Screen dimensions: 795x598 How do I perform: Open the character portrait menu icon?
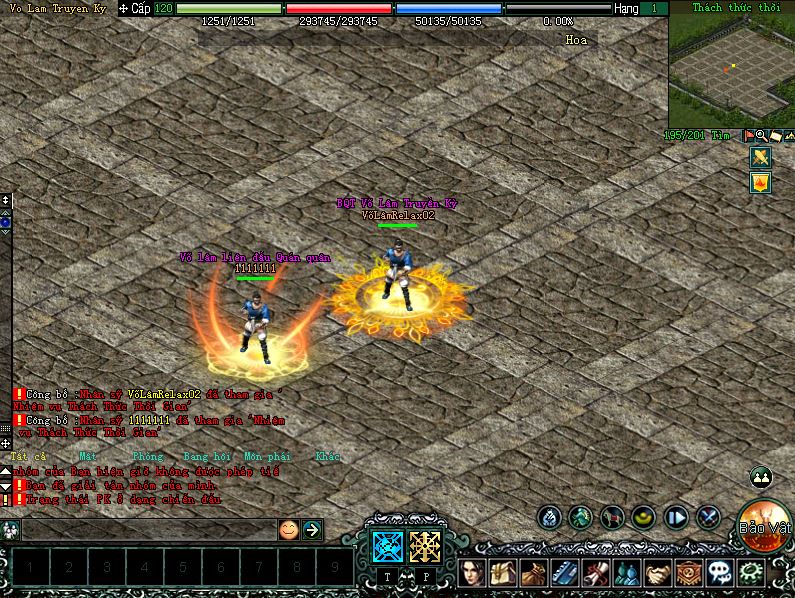coord(473,573)
